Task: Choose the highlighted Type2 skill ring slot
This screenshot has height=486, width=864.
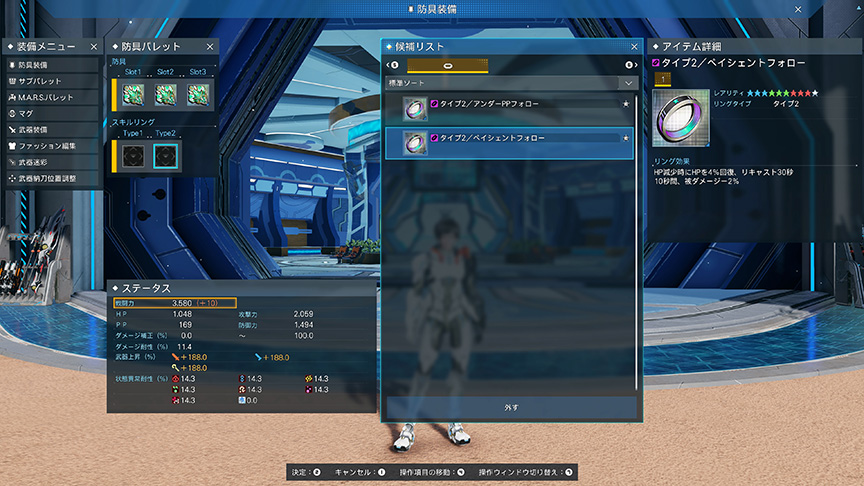Action: 165,155
